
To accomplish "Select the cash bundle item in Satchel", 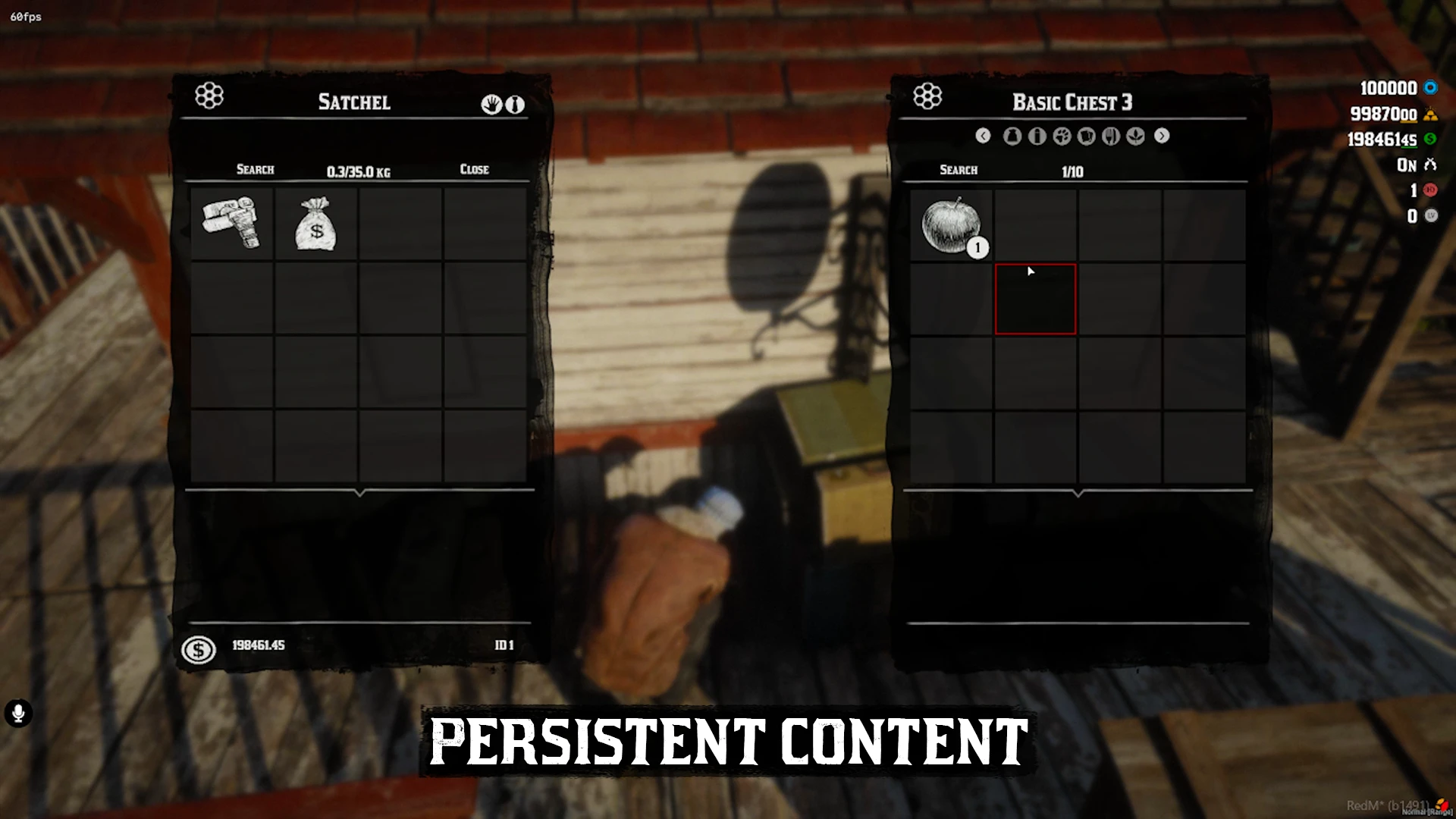I will [231, 223].
